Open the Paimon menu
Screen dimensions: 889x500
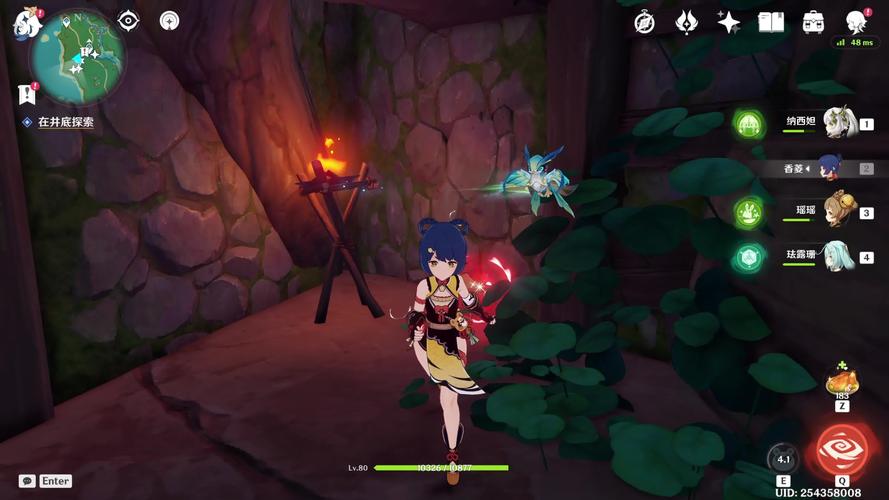point(24,23)
